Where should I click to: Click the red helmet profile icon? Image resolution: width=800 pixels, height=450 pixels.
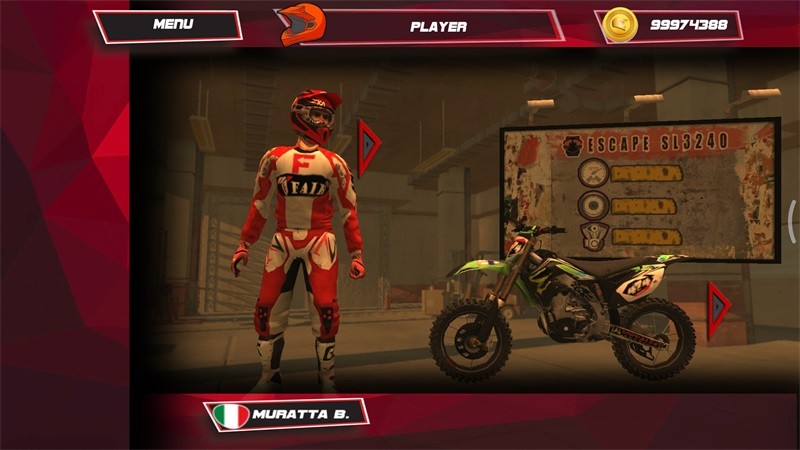(x=301, y=24)
